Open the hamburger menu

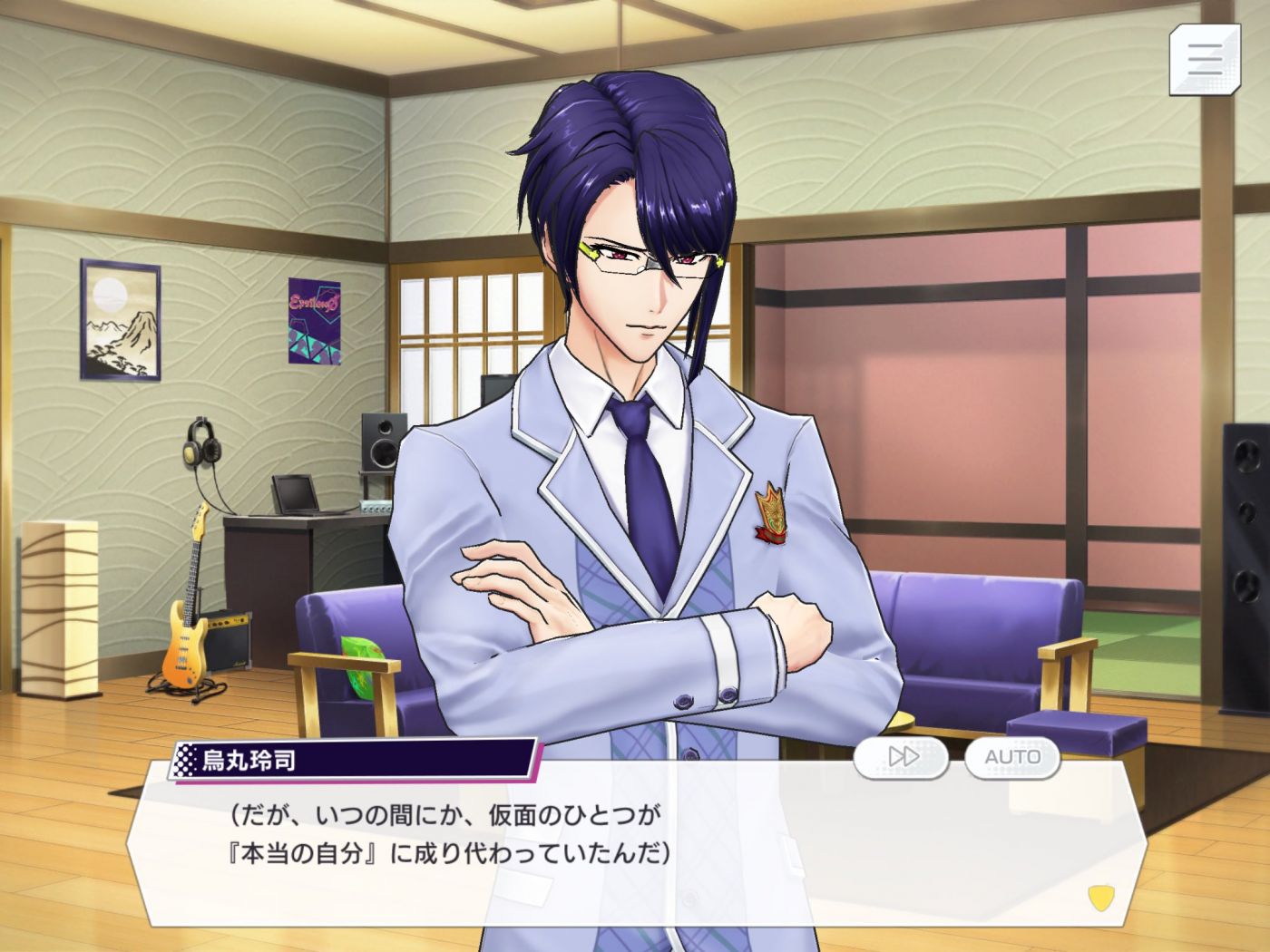(x=1205, y=60)
